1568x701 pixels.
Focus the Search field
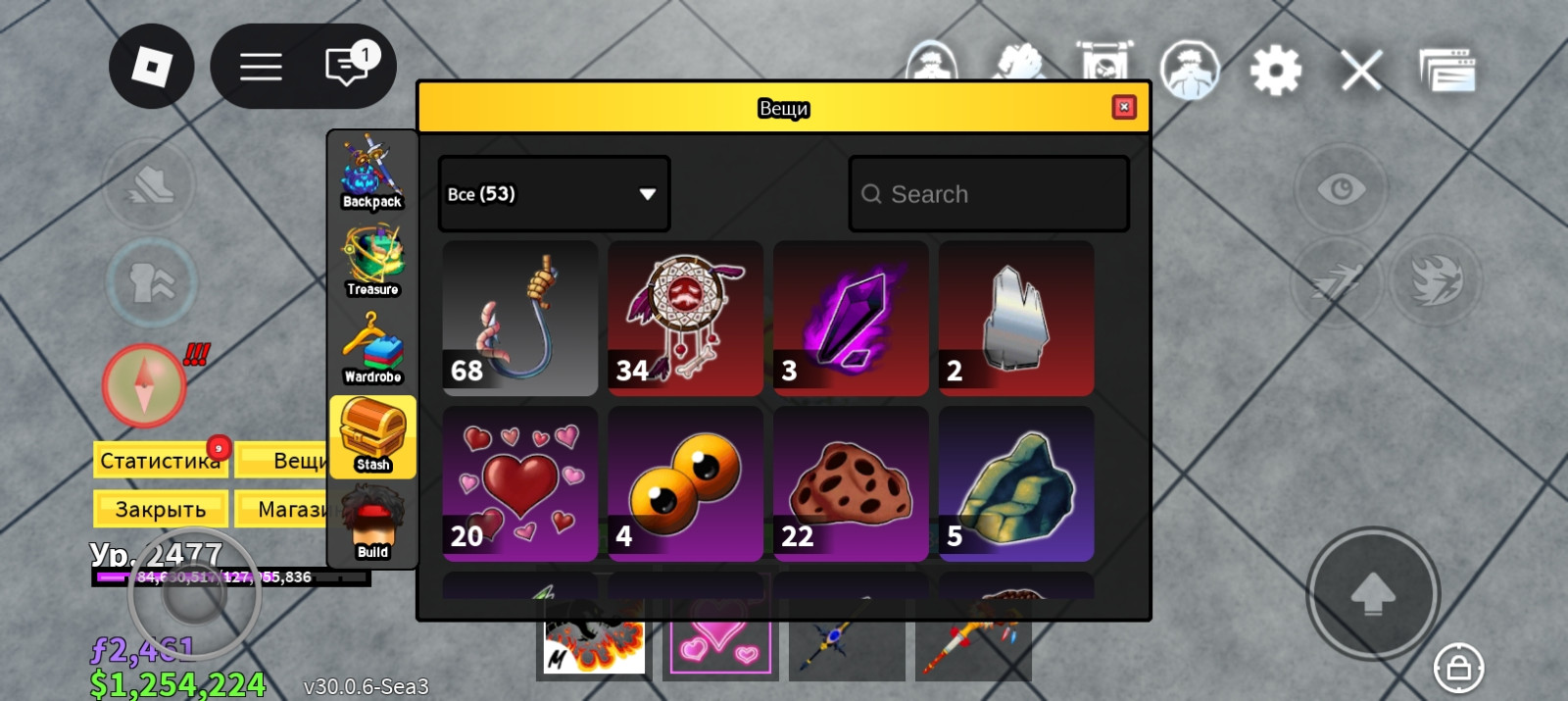pyautogui.click(x=990, y=194)
